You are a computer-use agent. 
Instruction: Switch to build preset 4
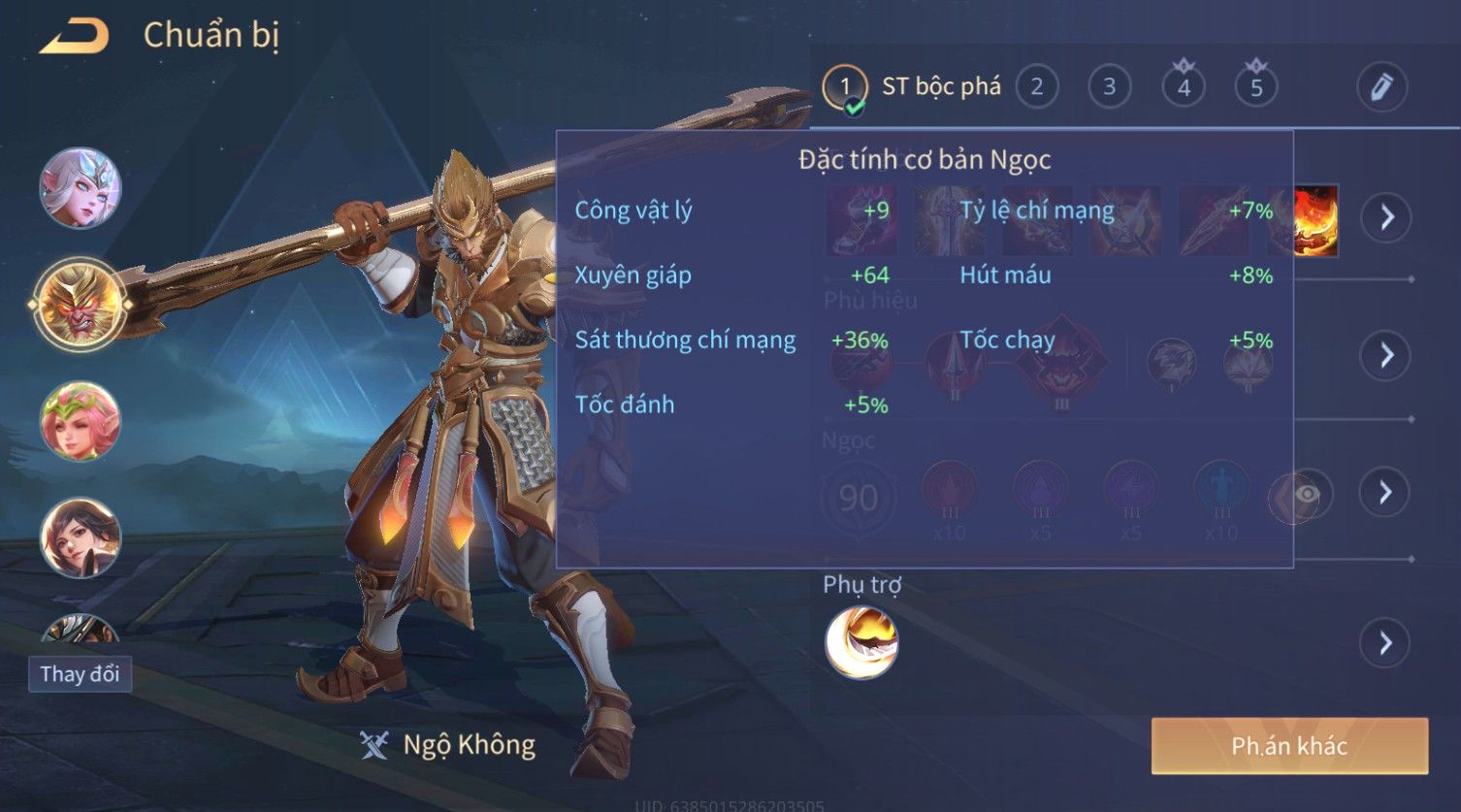point(1184,87)
